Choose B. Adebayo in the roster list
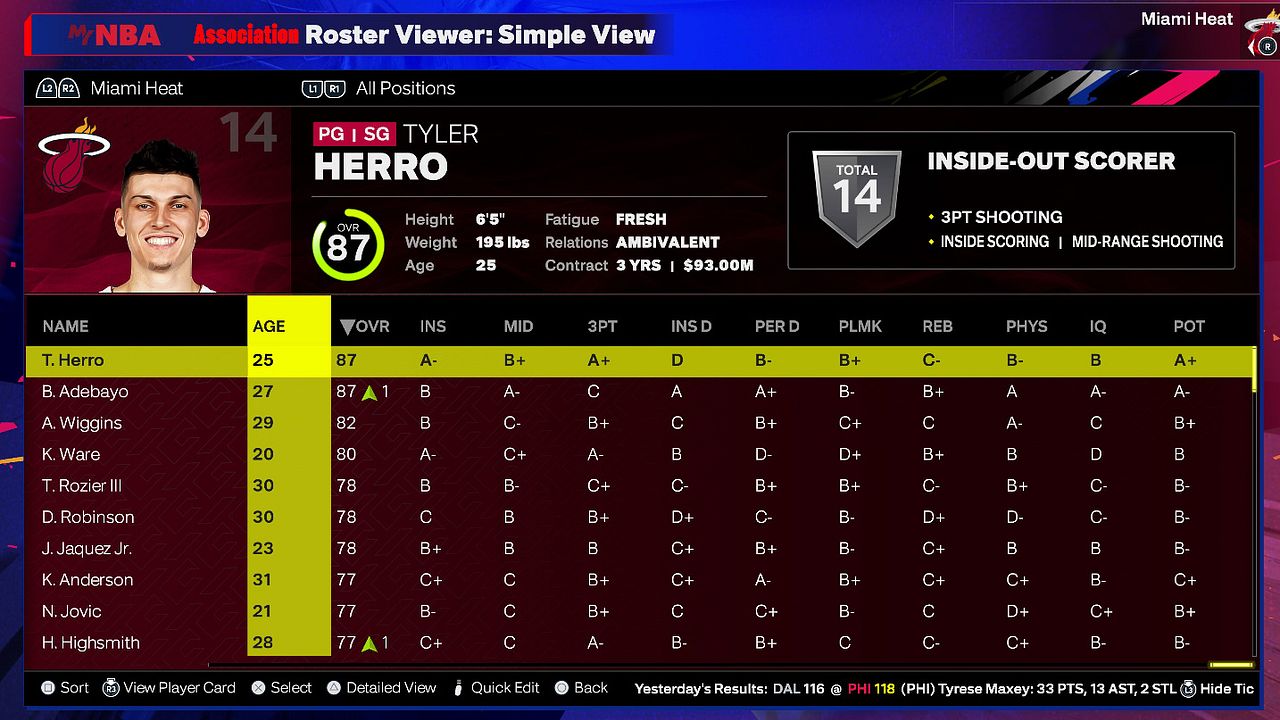 [85, 391]
